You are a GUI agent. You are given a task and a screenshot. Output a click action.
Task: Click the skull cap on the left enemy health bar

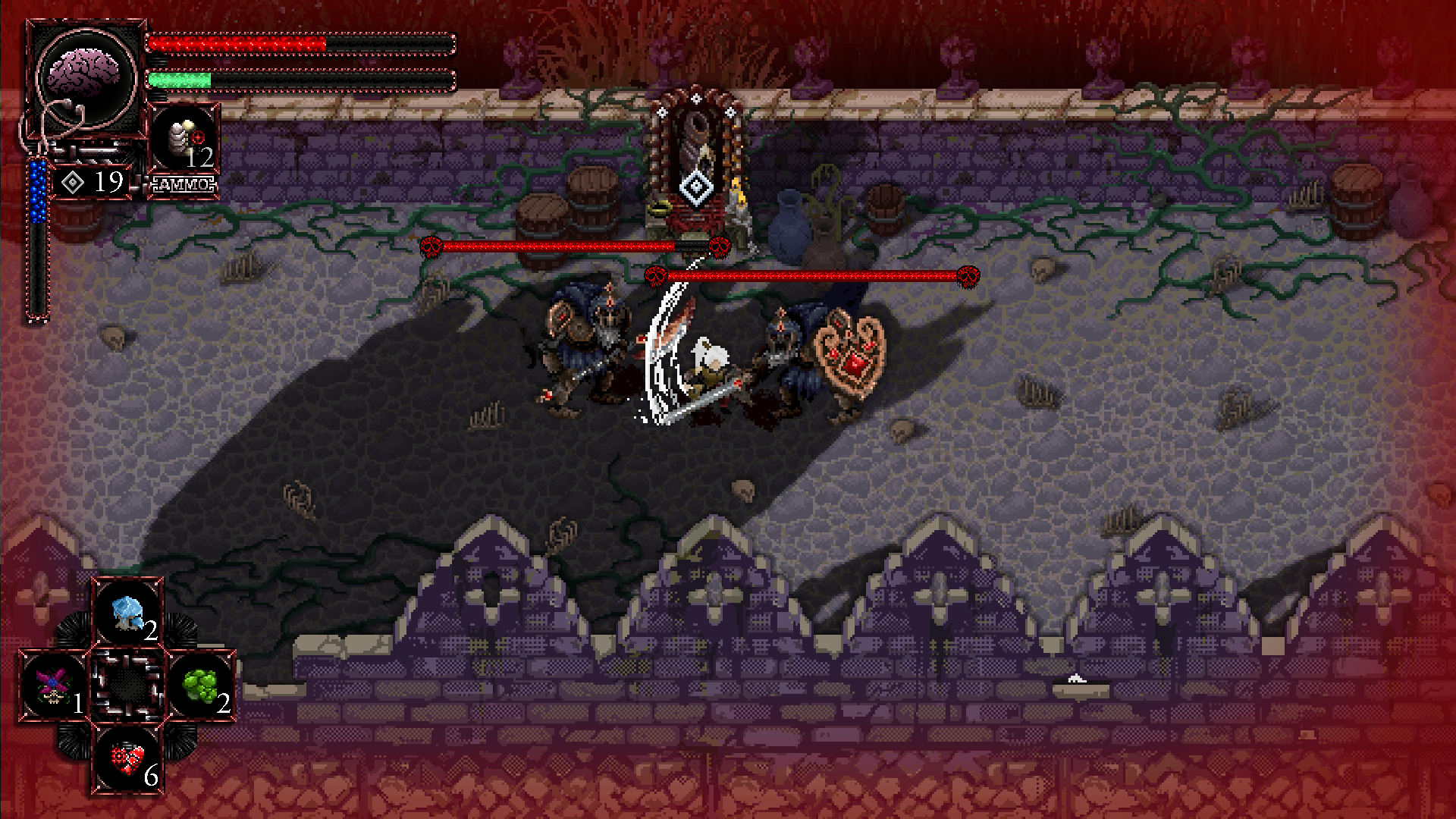tap(432, 246)
